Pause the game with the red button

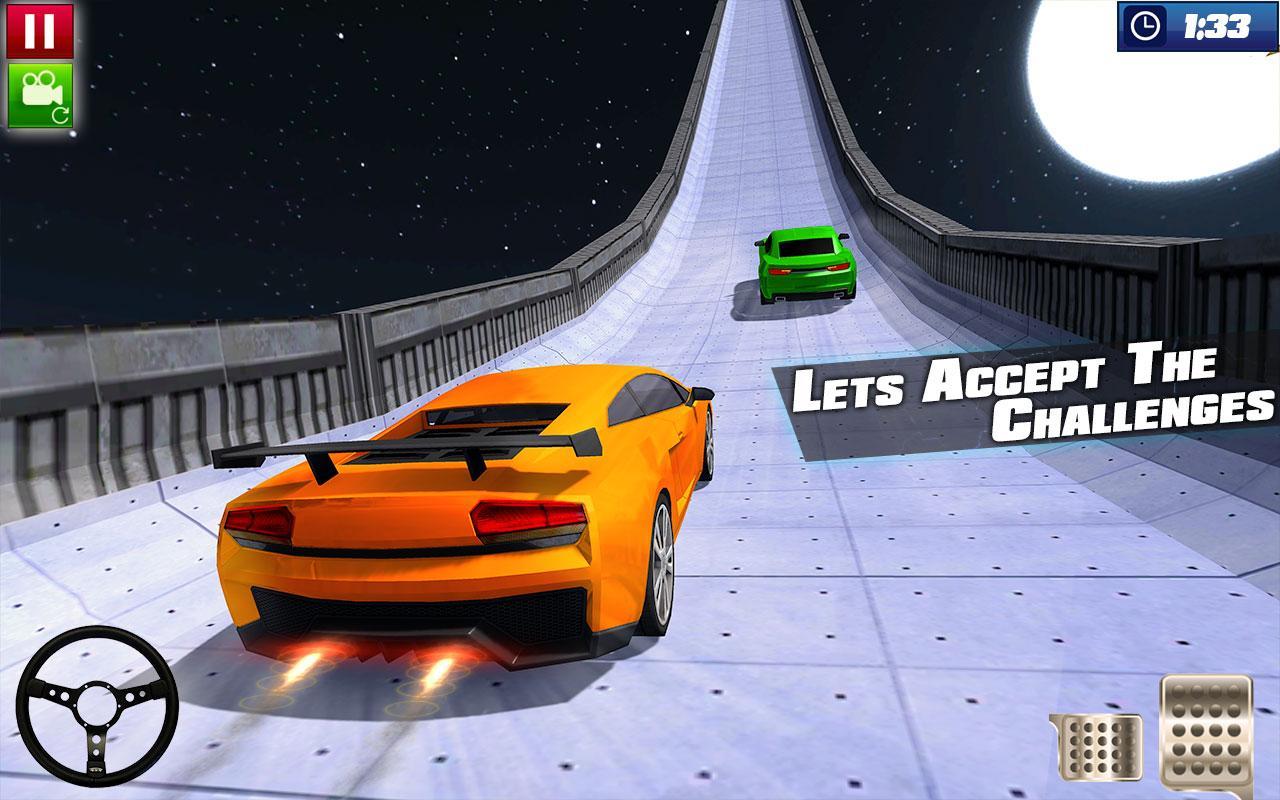pos(40,31)
